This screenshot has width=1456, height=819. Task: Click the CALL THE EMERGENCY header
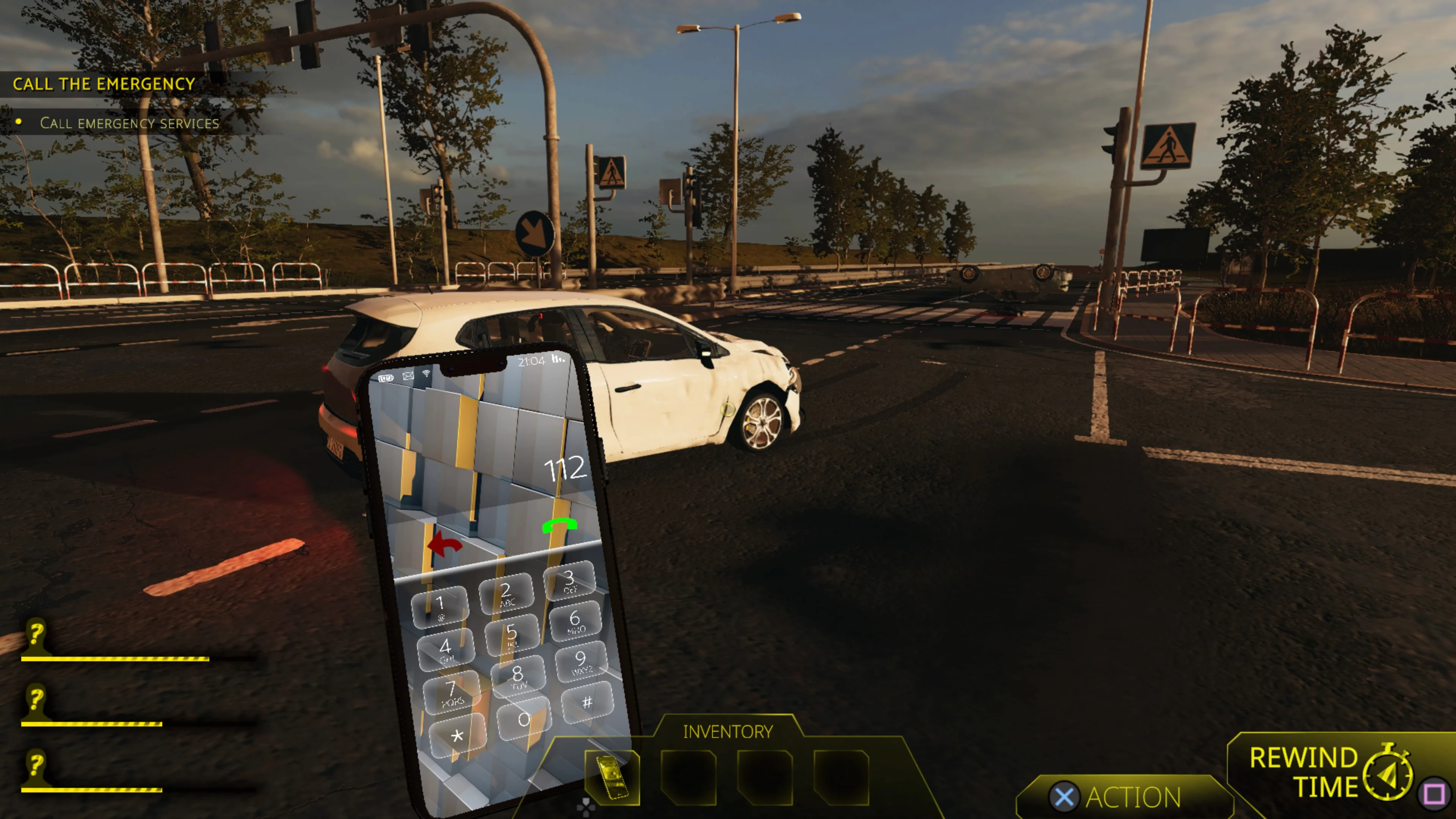click(x=104, y=84)
